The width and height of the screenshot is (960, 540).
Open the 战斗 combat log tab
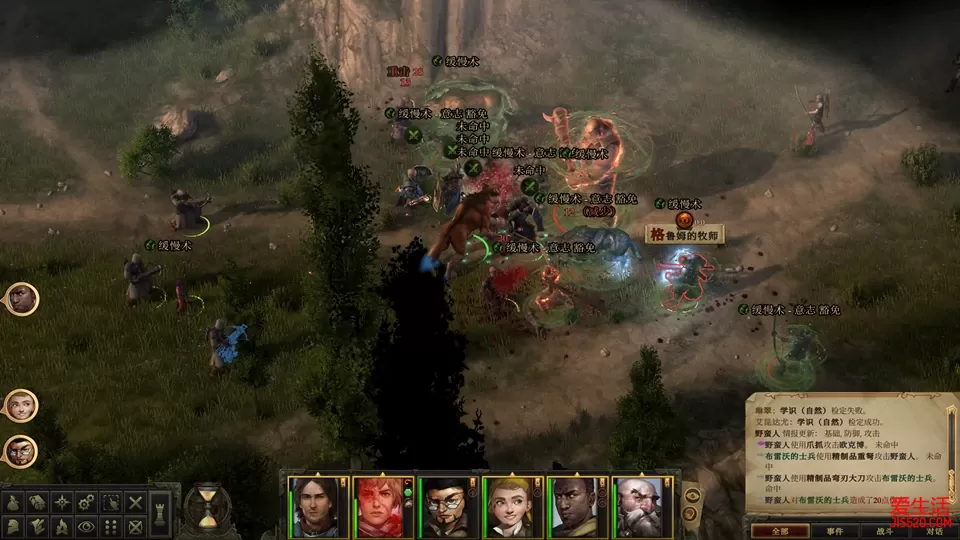[884, 531]
